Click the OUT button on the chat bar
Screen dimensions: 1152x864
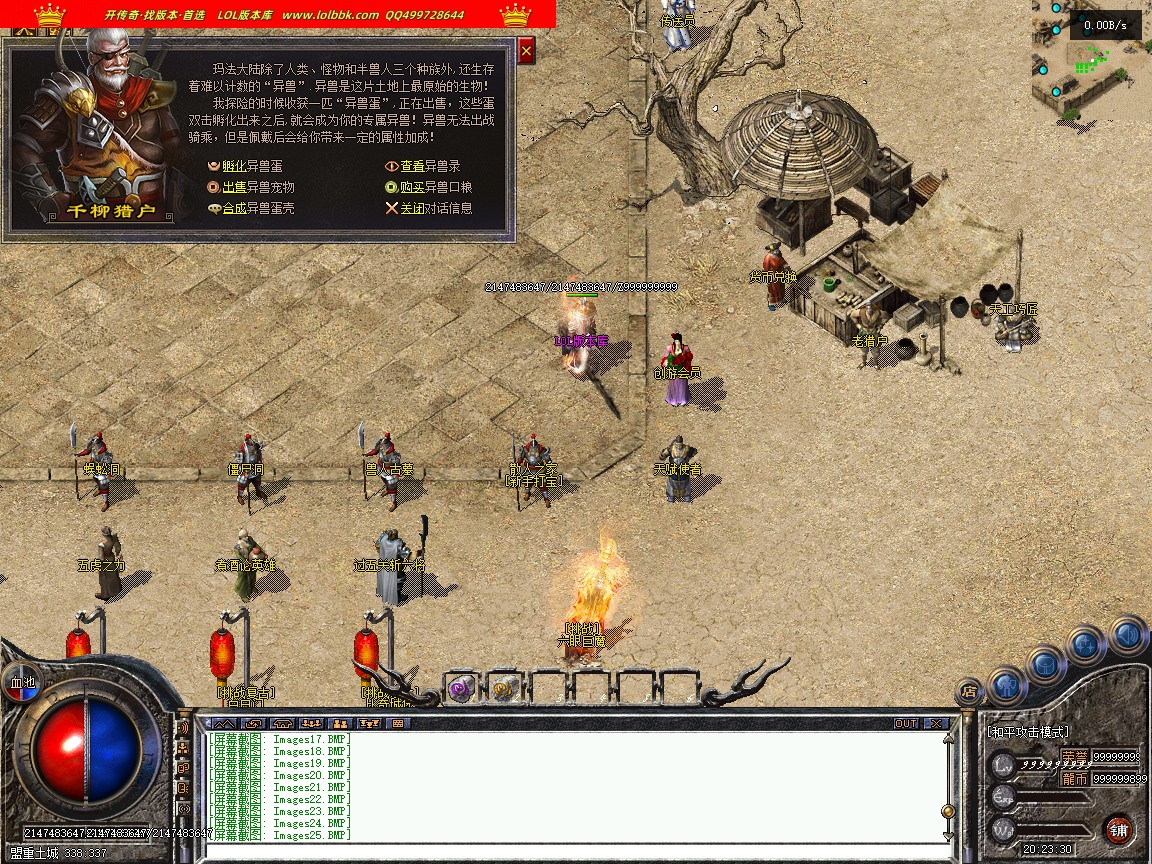pyautogui.click(x=906, y=723)
